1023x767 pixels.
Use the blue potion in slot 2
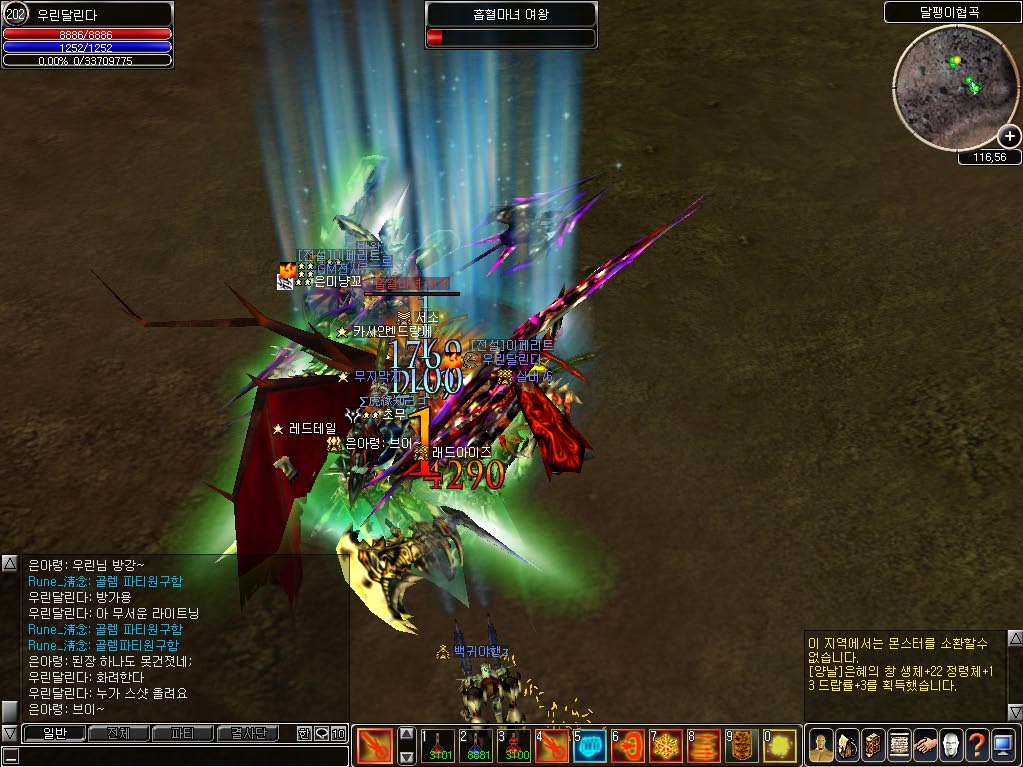click(x=476, y=746)
